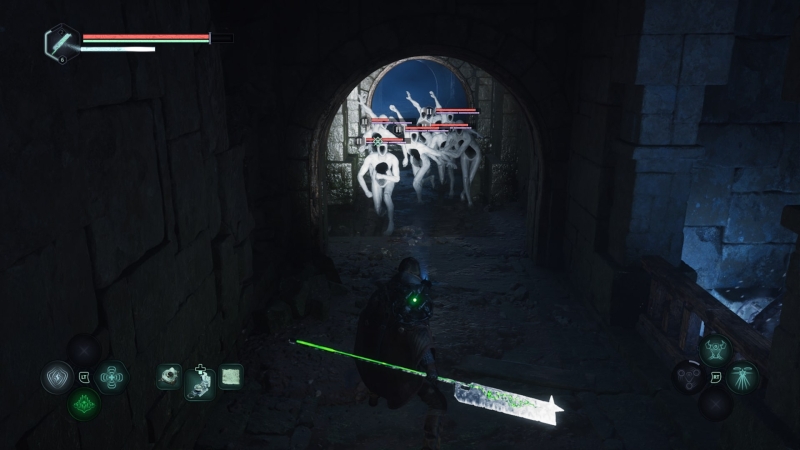The image size is (800, 450).
Task: Use the teal cross-shaped pulse ability
Action: pyautogui.click(x=110, y=377)
